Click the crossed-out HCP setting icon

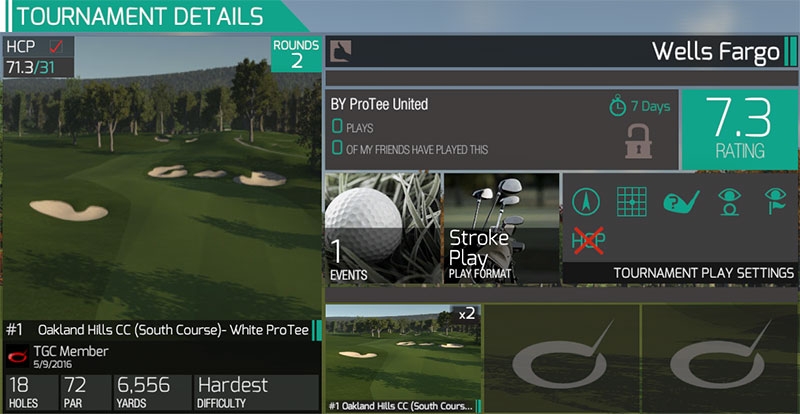tap(590, 239)
